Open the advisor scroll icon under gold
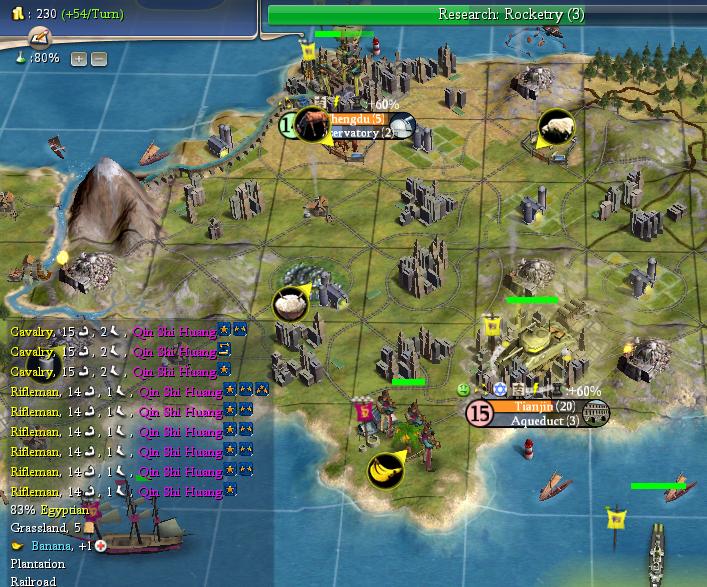 point(41,37)
